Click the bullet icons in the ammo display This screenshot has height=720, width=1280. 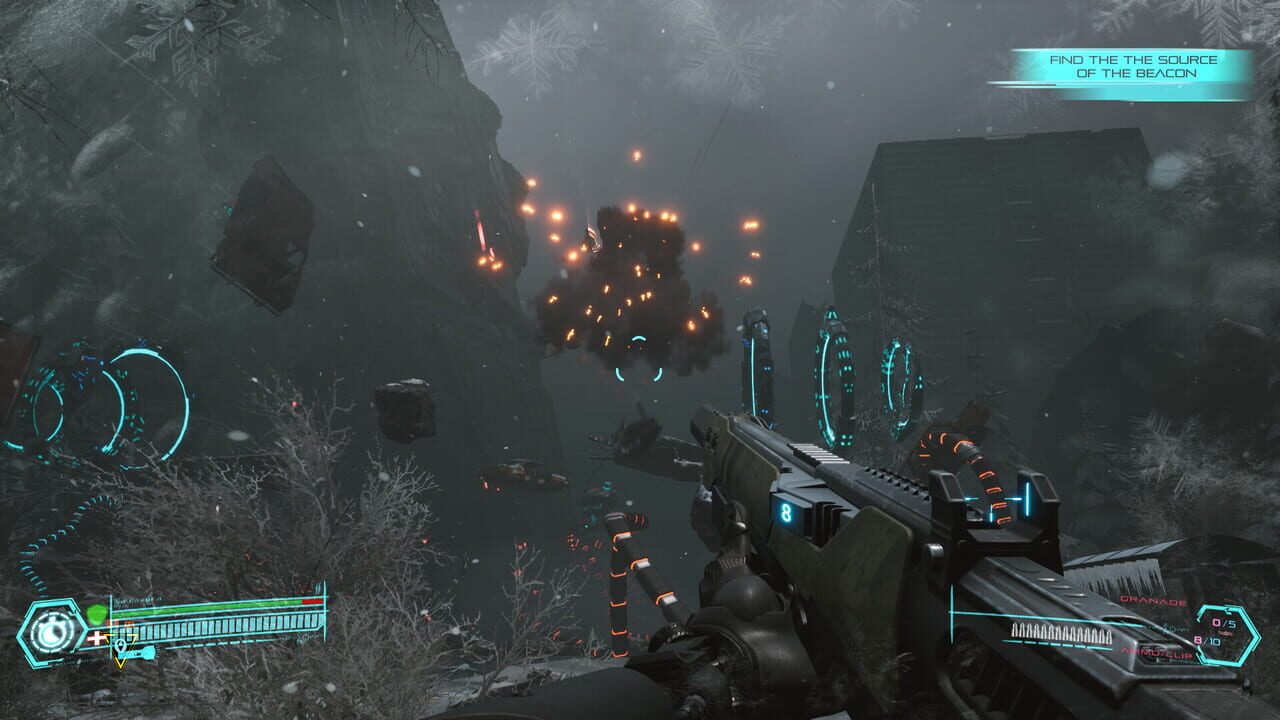tap(1060, 632)
